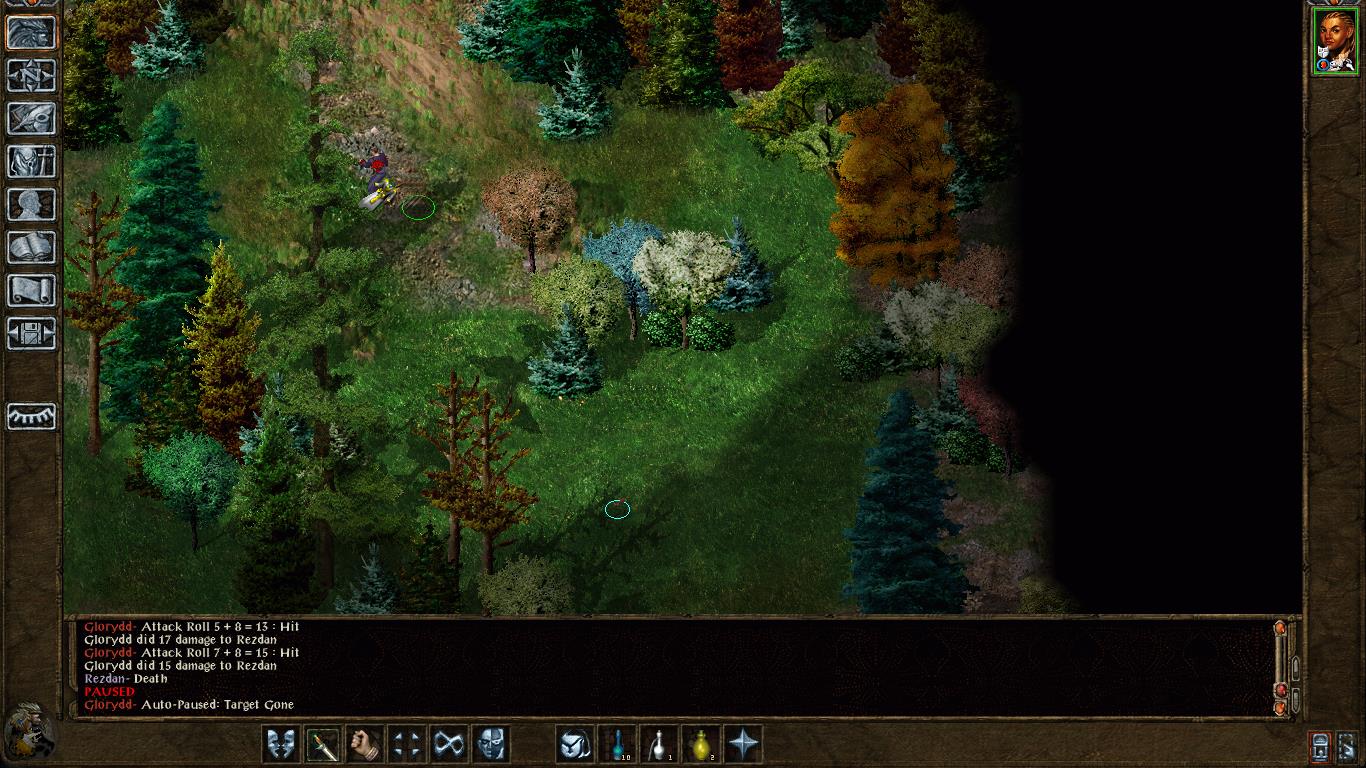
Task: Select the equipped sword weapon slot
Action: click(322, 744)
